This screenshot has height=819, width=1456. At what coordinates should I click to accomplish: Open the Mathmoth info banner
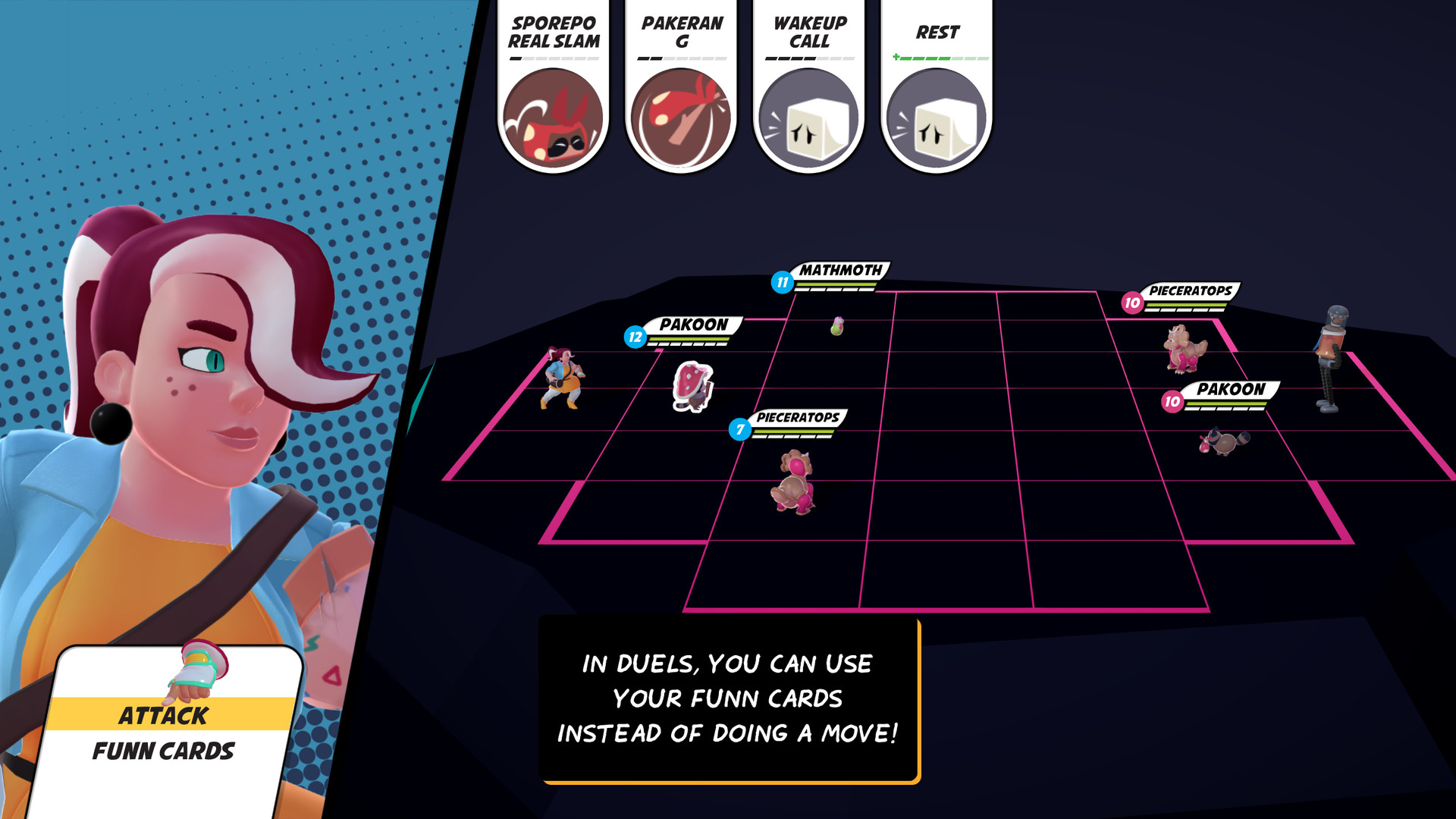[x=834, y=275]
